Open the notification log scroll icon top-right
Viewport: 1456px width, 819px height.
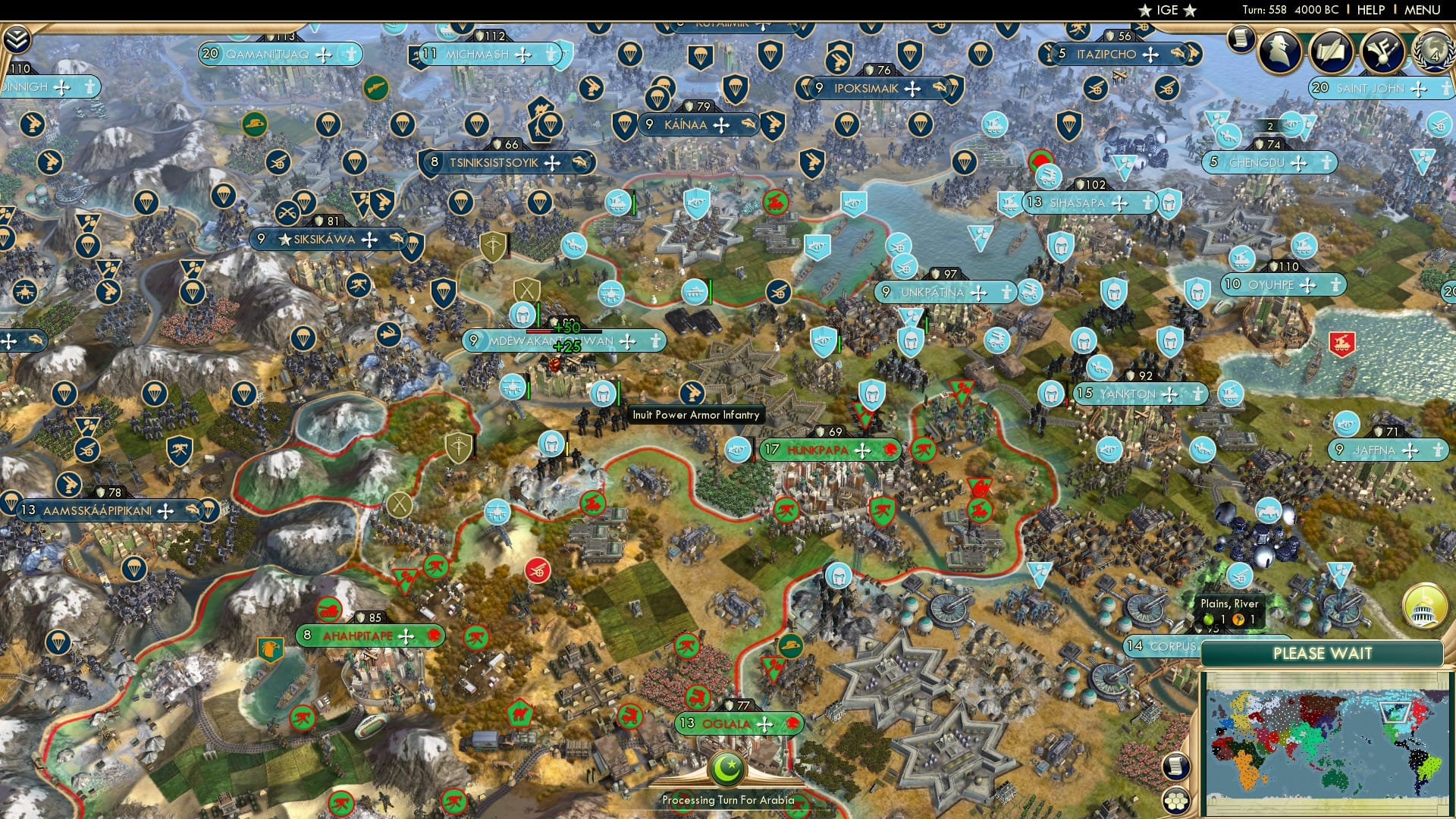click(1241, 39)
